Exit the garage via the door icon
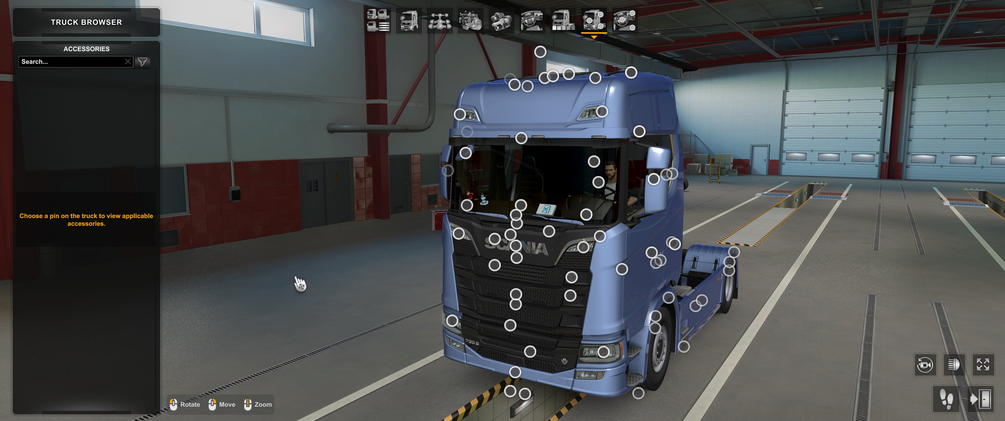Viewport: 1005px width, 421px height. [x=980, y=399]
